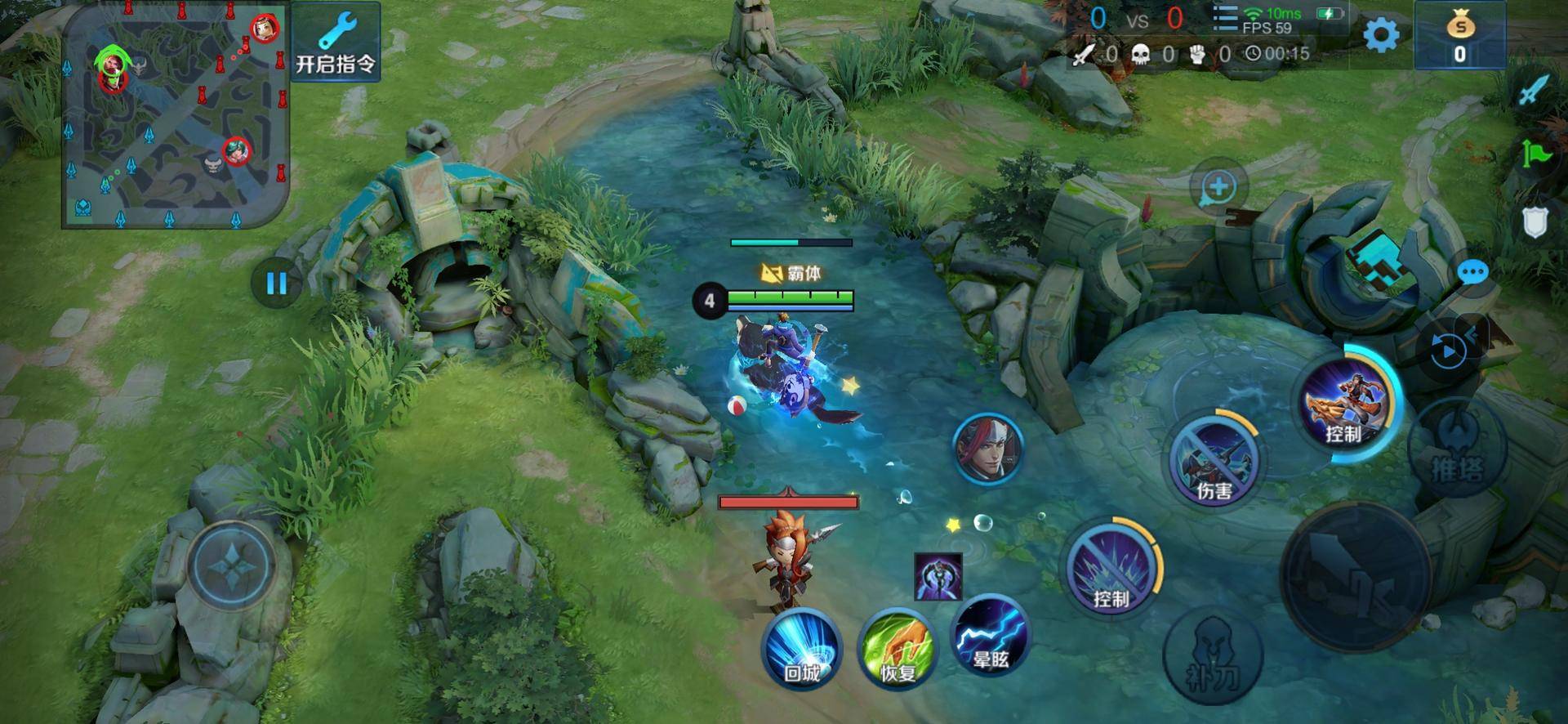The height and width of the screenshot is (724, 1568).
Task: Hit the large basic attack button
Action: click(x=1355, y=576)
